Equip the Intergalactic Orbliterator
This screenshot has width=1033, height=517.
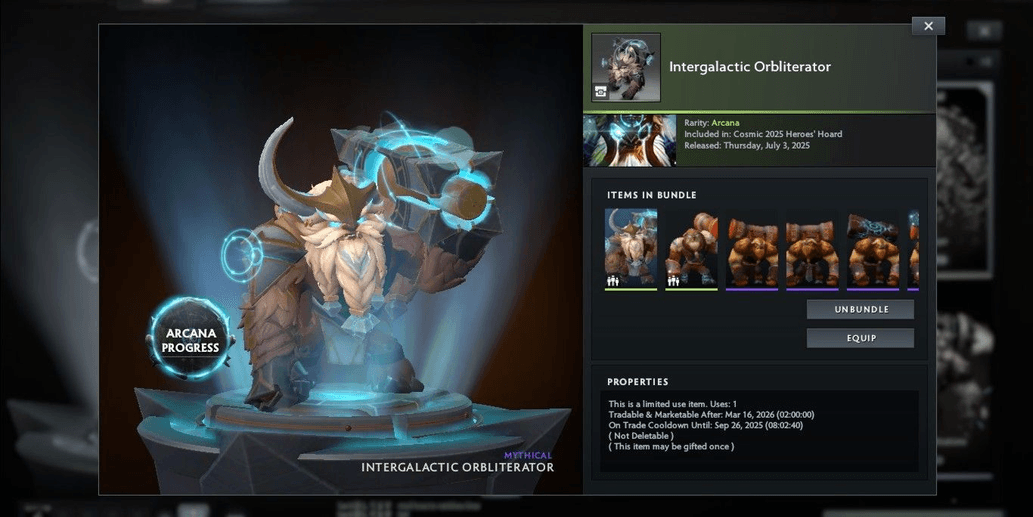tap(860, 338)
